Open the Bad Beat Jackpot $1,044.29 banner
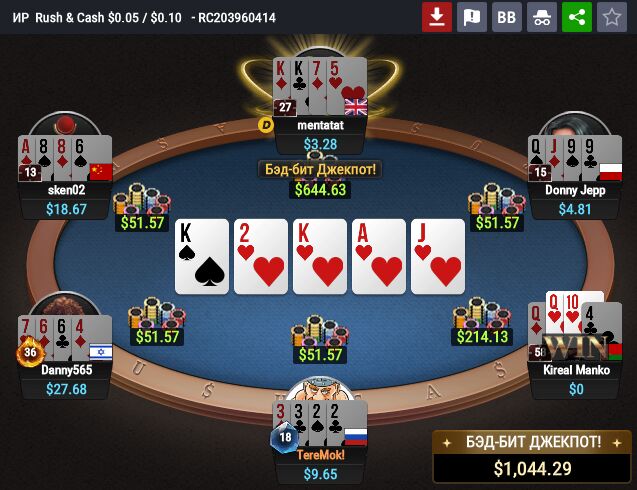Viewport: 637px width, 490px height. pyautogui.click(x=532, y=457)
